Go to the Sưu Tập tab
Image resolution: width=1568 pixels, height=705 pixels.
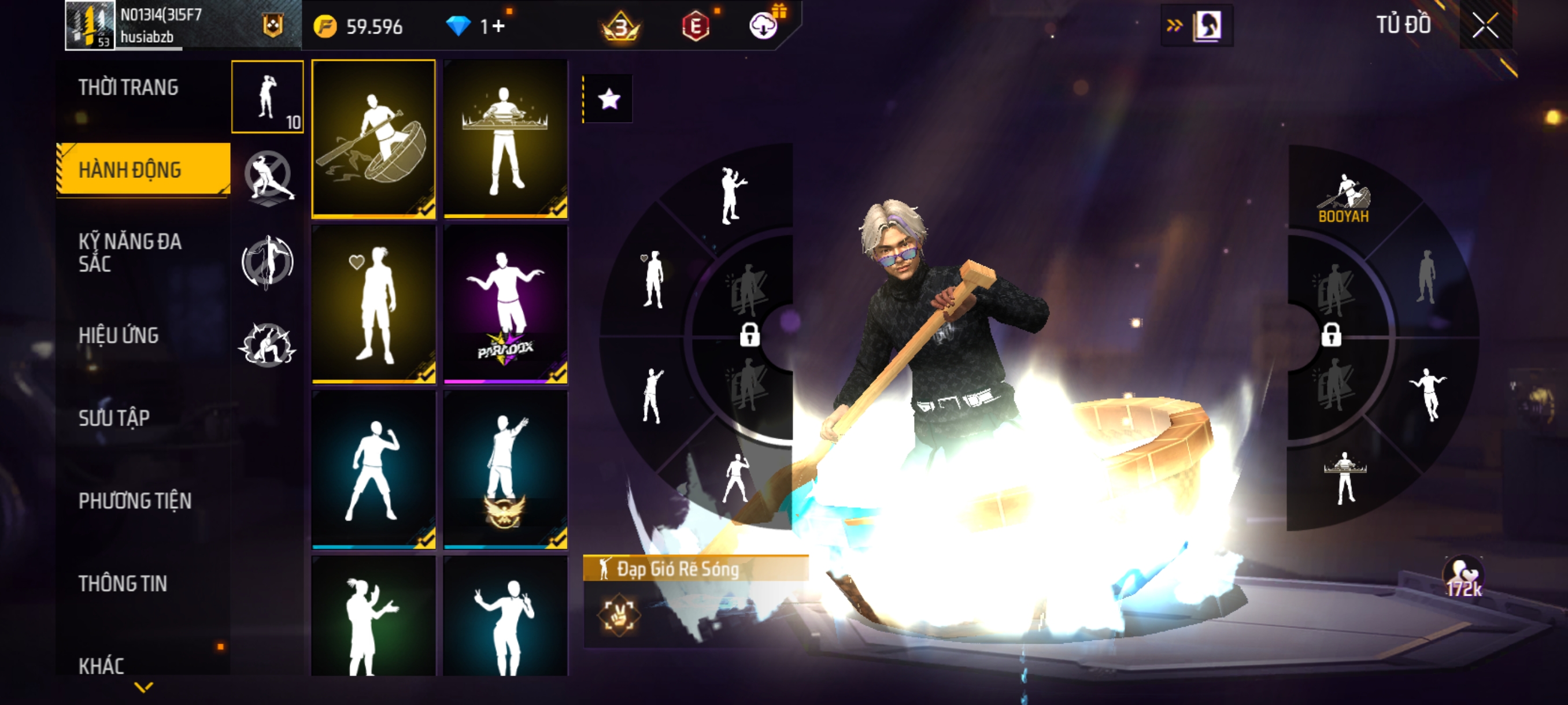pyautogui.click(x=114, y=418)
